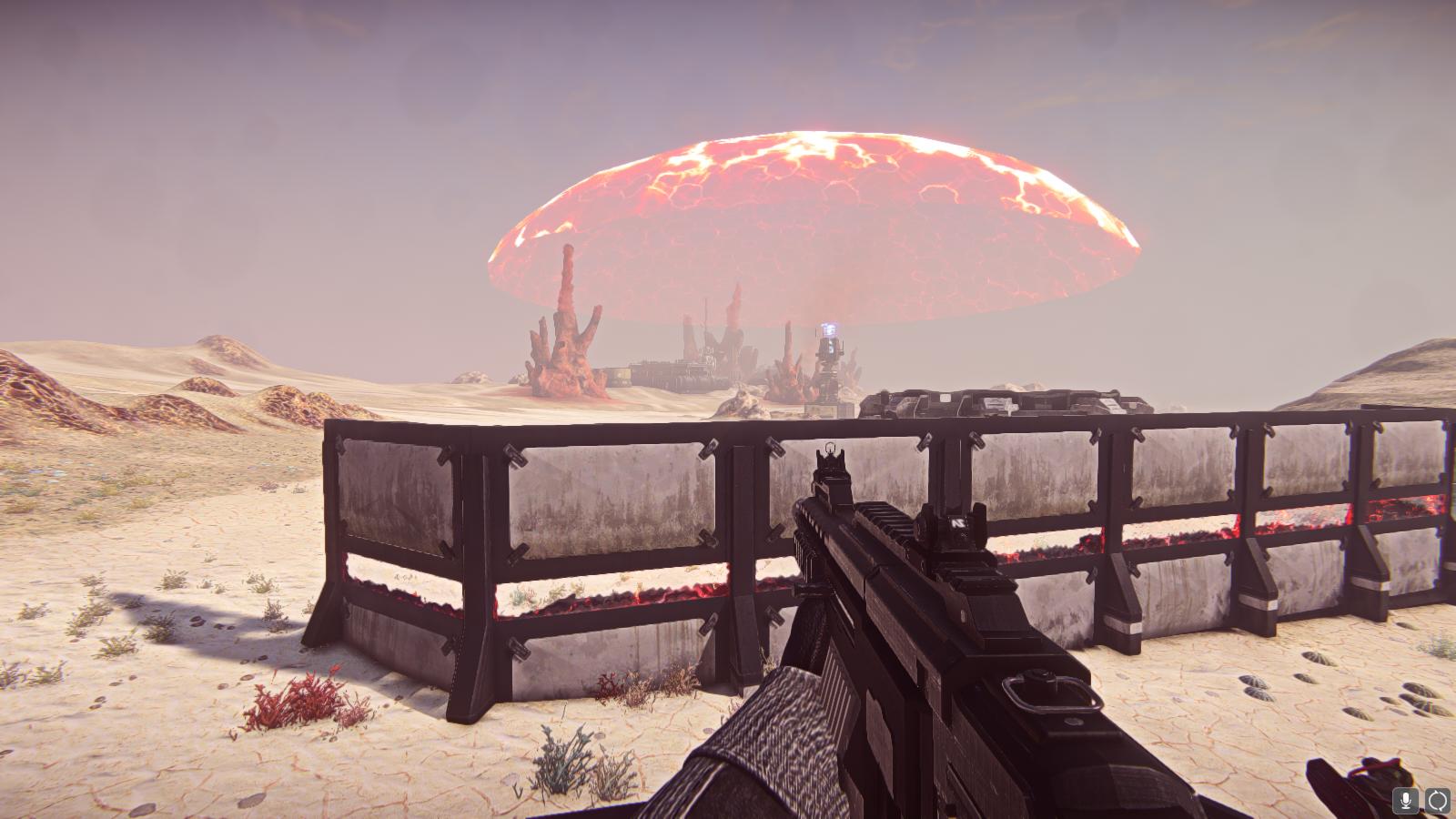This screenshot has width=1456, height=819.
Task: Toggle the microphone icon
Action: click(1406, 801)
